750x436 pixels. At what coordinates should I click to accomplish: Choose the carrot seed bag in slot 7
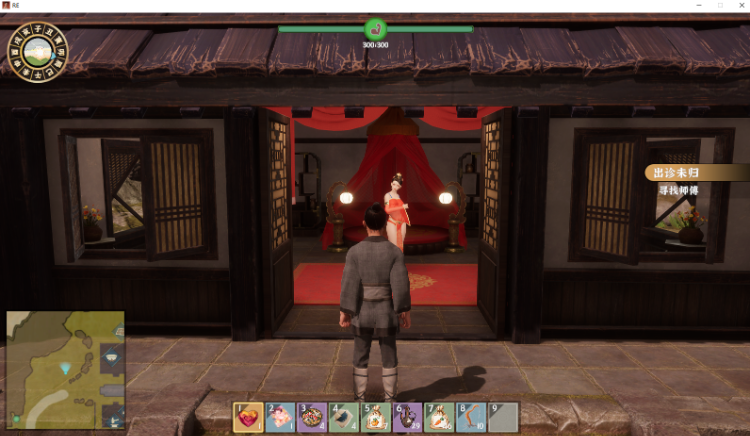[x=440, y=417]
